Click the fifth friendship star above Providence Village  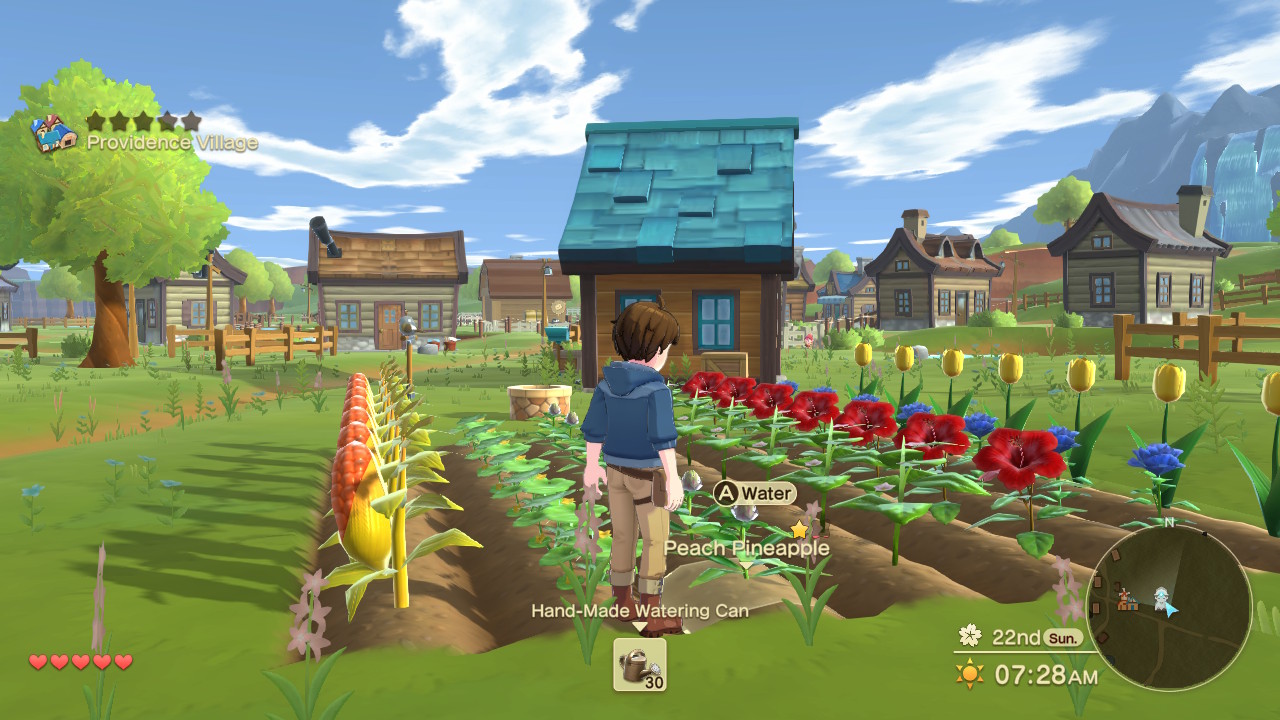[191, 119]
